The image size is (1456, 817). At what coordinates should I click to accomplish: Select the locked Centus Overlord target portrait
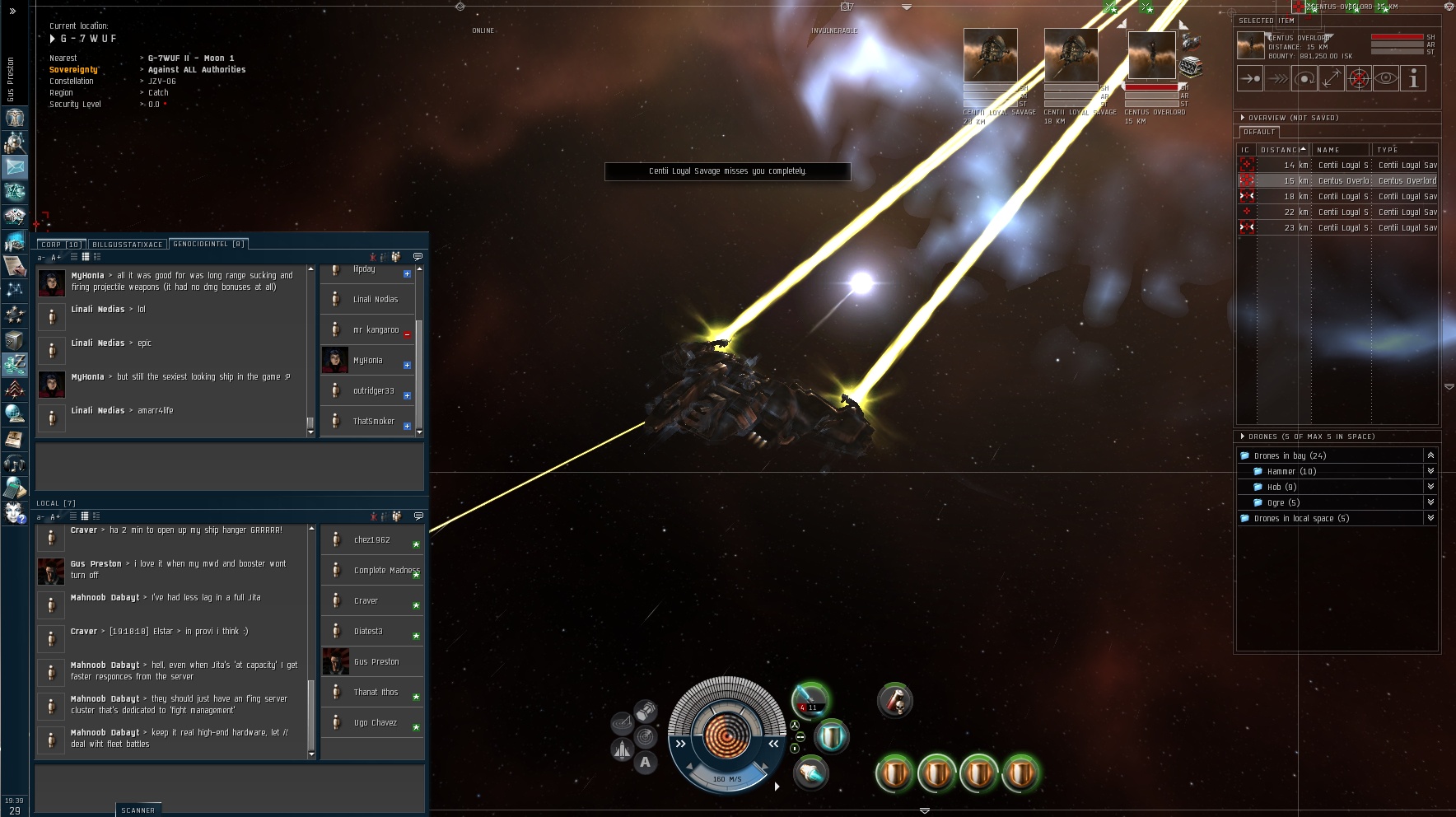(x=1151, y=55)
